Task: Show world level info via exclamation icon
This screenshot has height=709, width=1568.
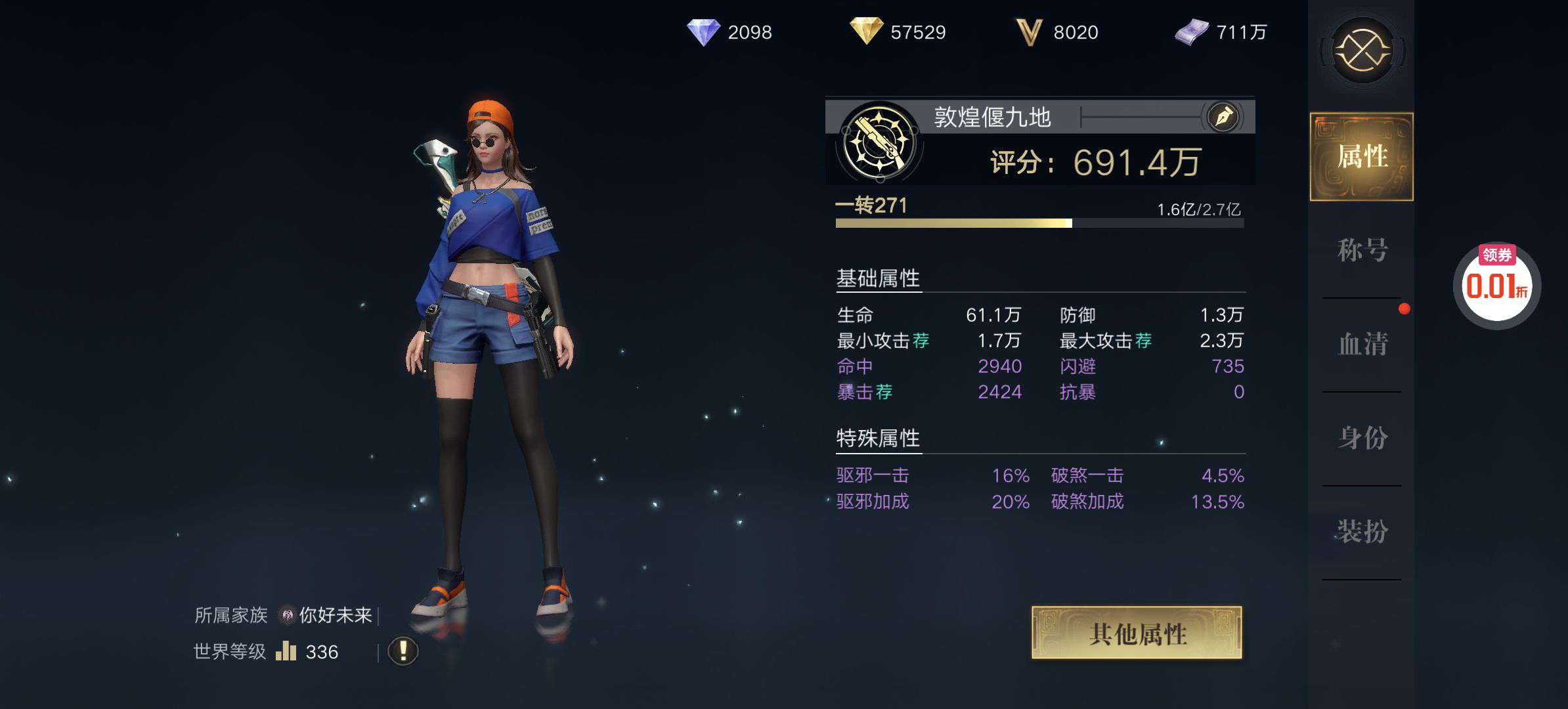Action: [x=403, y=651]
